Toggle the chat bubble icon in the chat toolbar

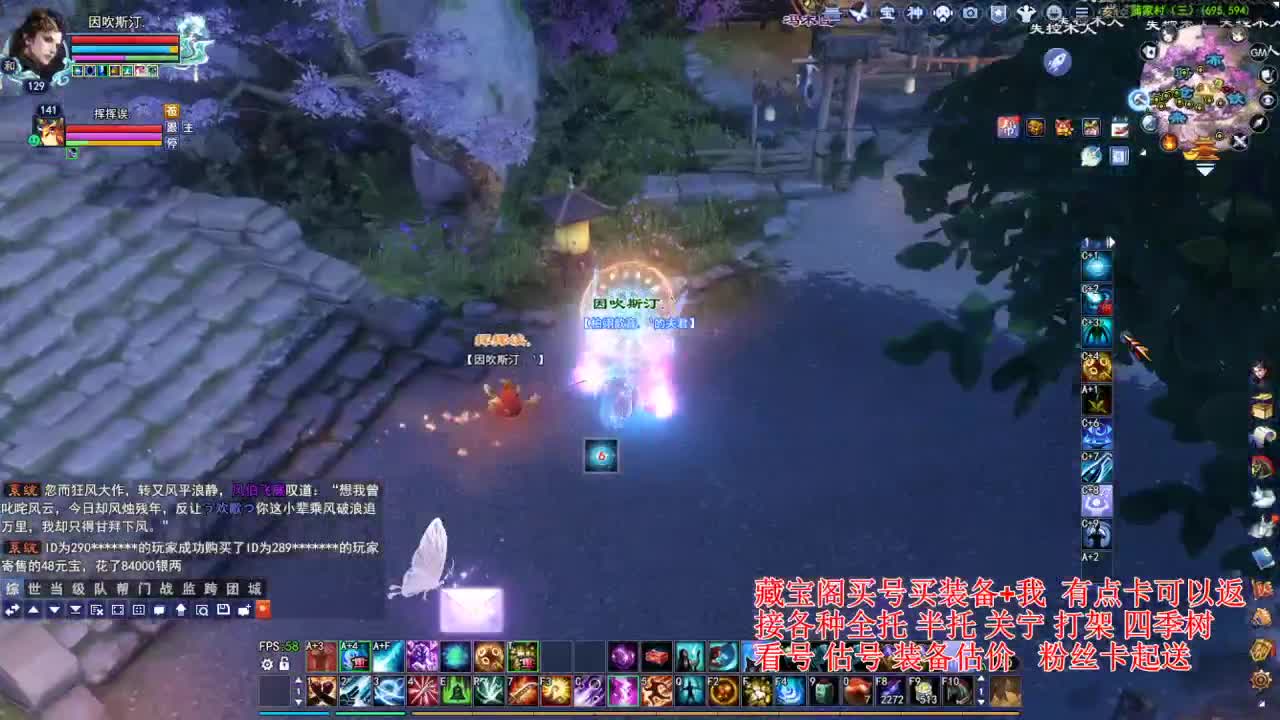[158, 610]
